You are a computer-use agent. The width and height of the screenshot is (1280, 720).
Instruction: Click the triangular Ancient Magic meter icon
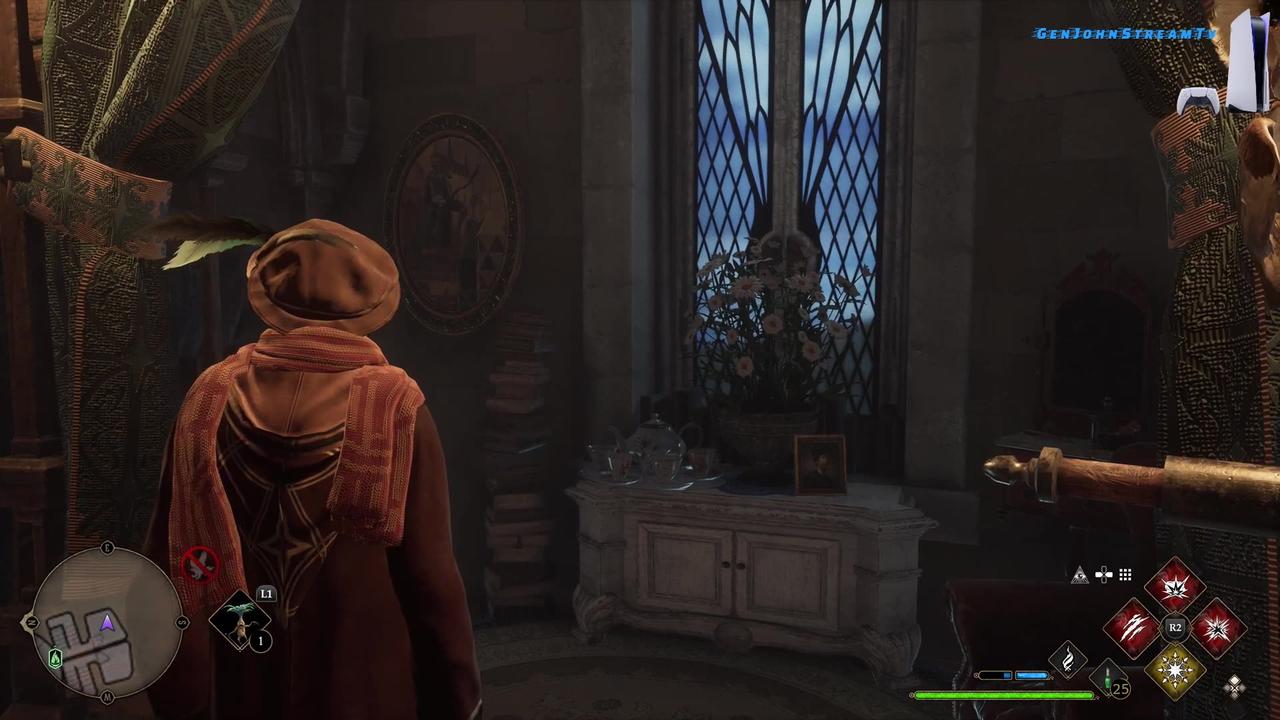click(x=1080, y=574)
